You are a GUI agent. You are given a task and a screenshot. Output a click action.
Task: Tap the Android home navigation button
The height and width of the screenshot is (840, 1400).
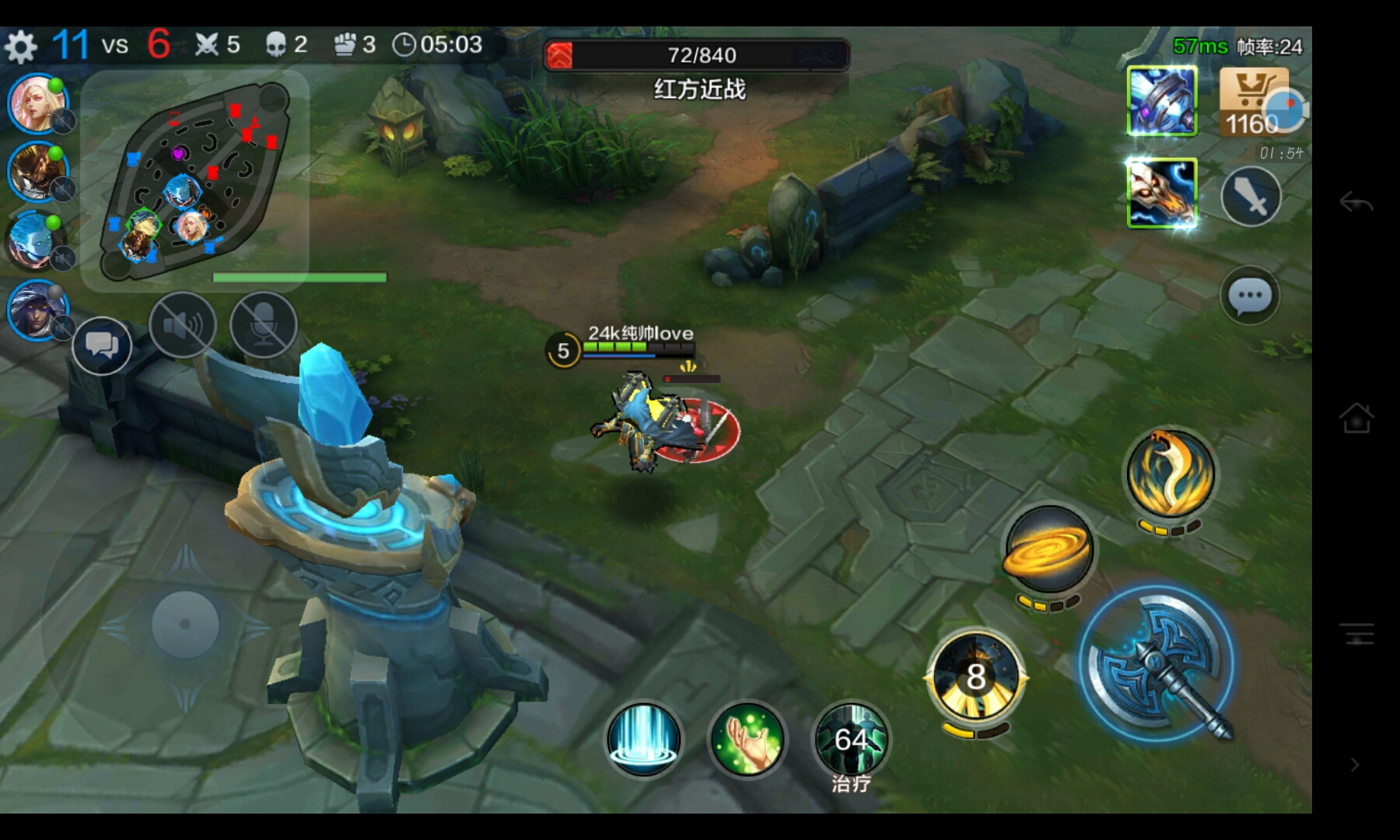click(1356, 418)
